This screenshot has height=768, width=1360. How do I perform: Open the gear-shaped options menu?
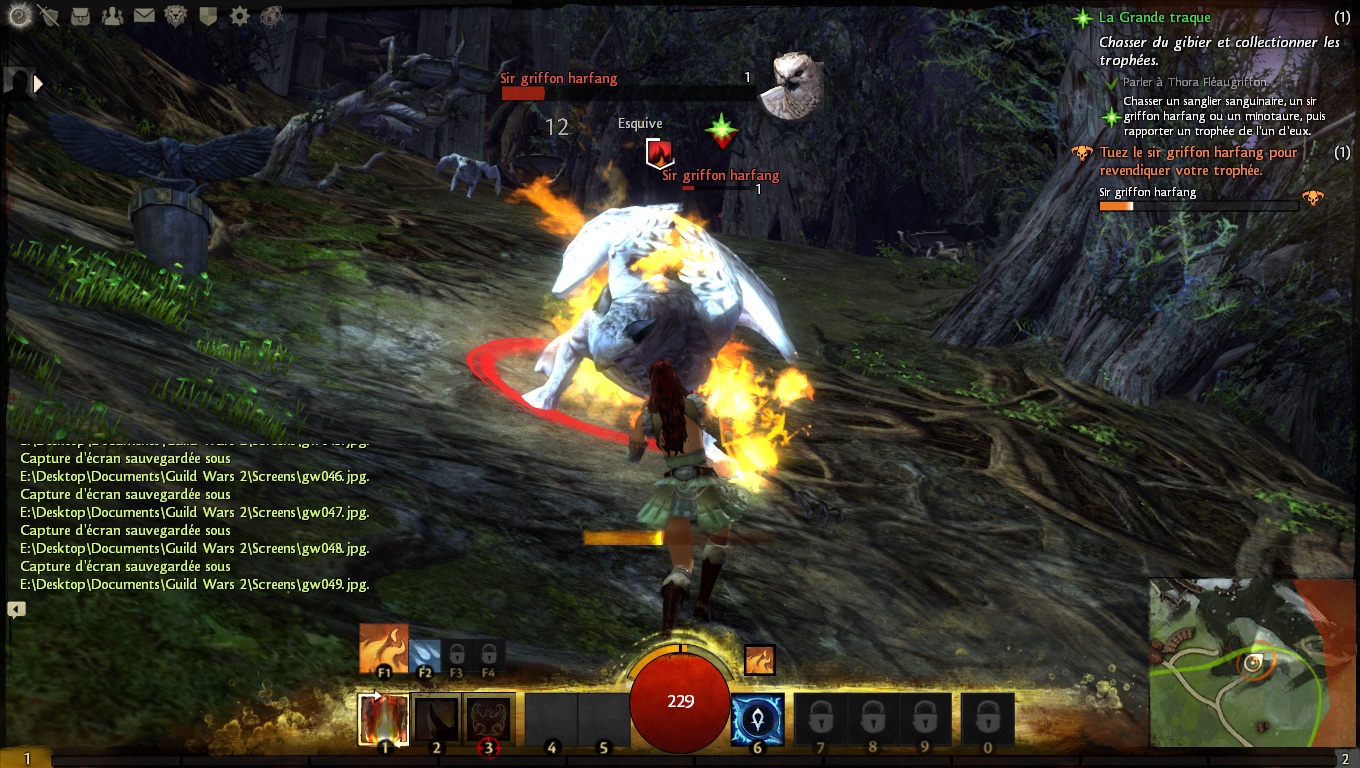tap(240, 15)
